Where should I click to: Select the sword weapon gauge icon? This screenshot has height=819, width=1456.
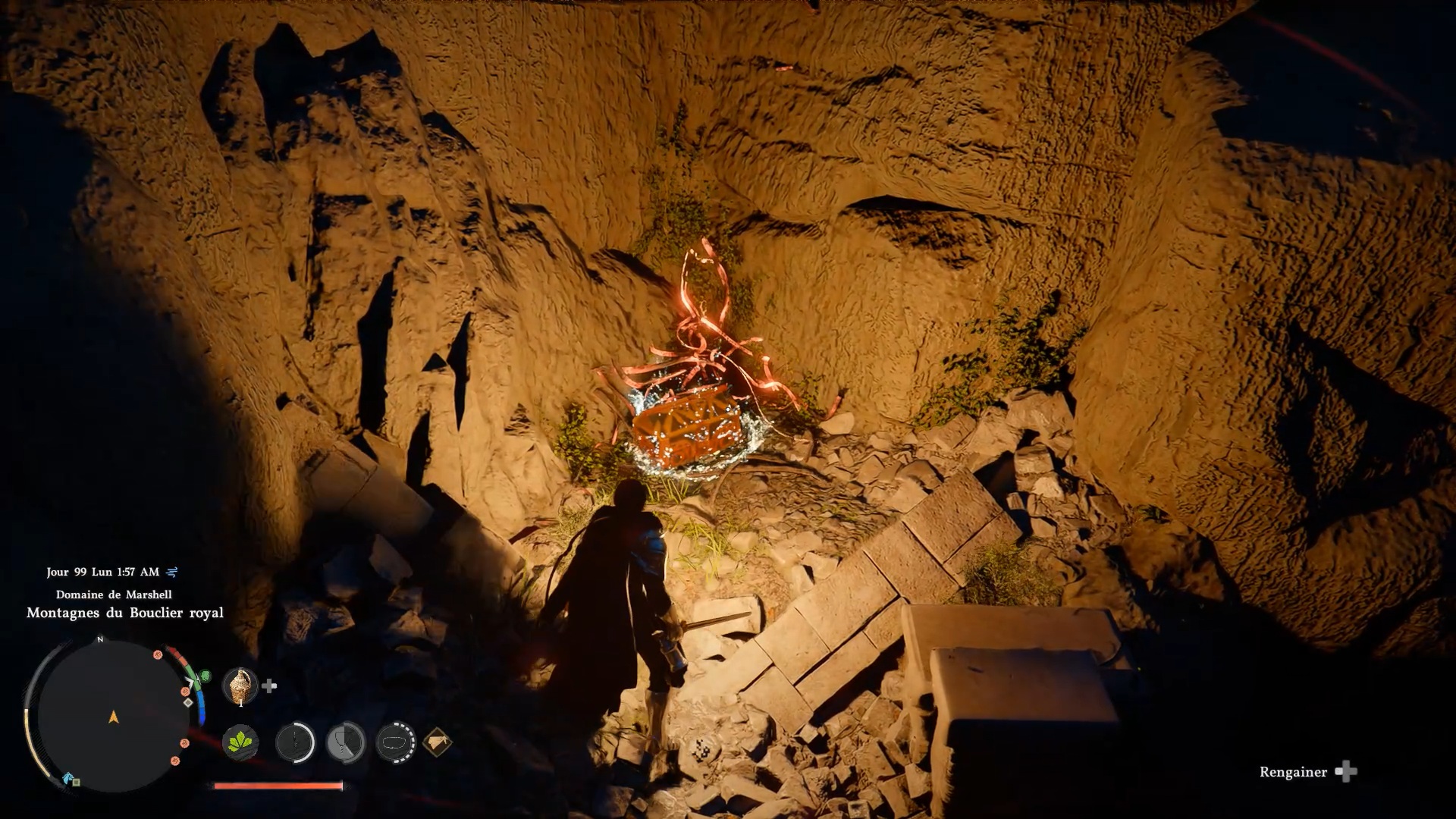[295, 742]
